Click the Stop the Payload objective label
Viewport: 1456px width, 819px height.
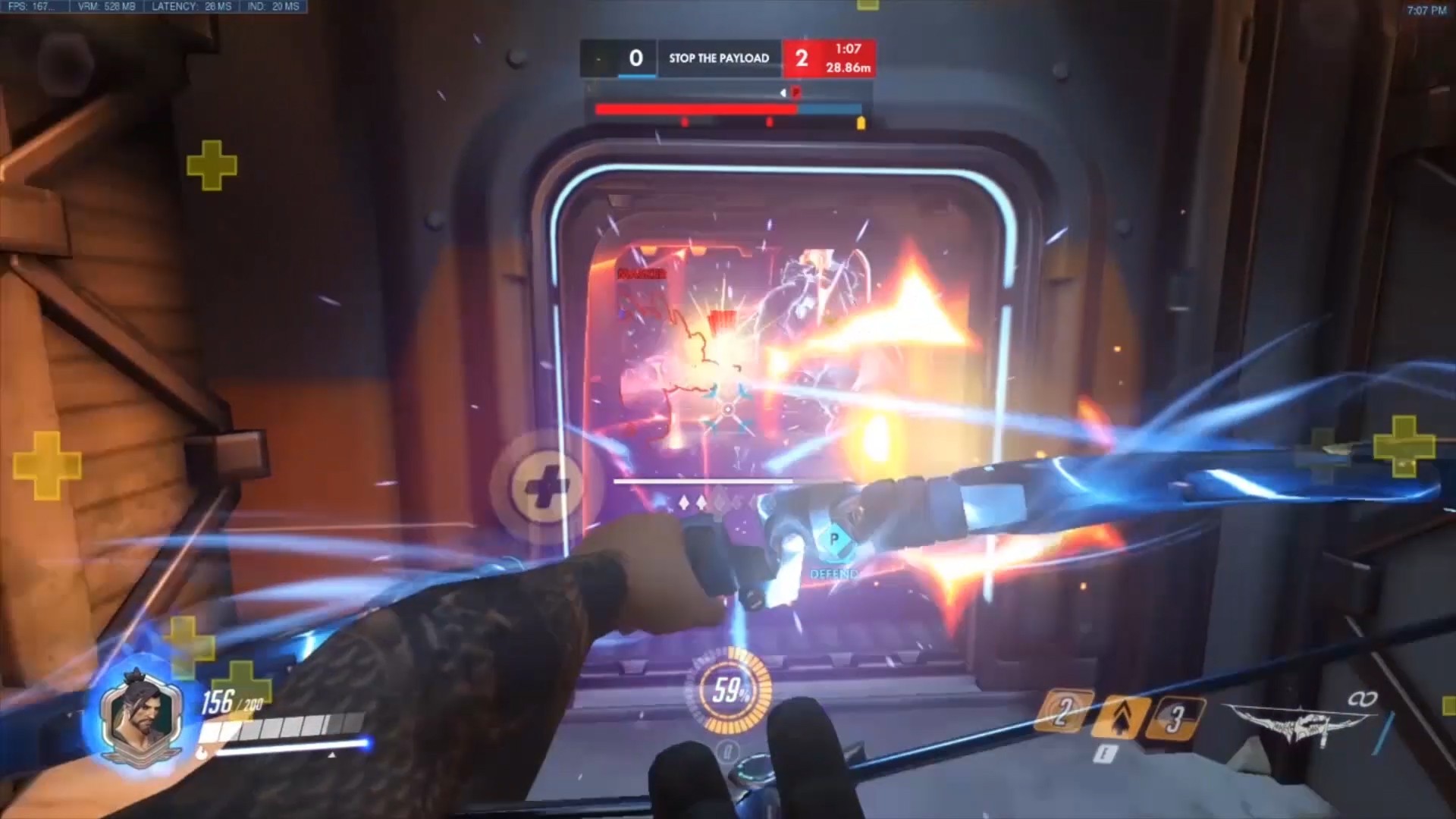coord(718,58)
